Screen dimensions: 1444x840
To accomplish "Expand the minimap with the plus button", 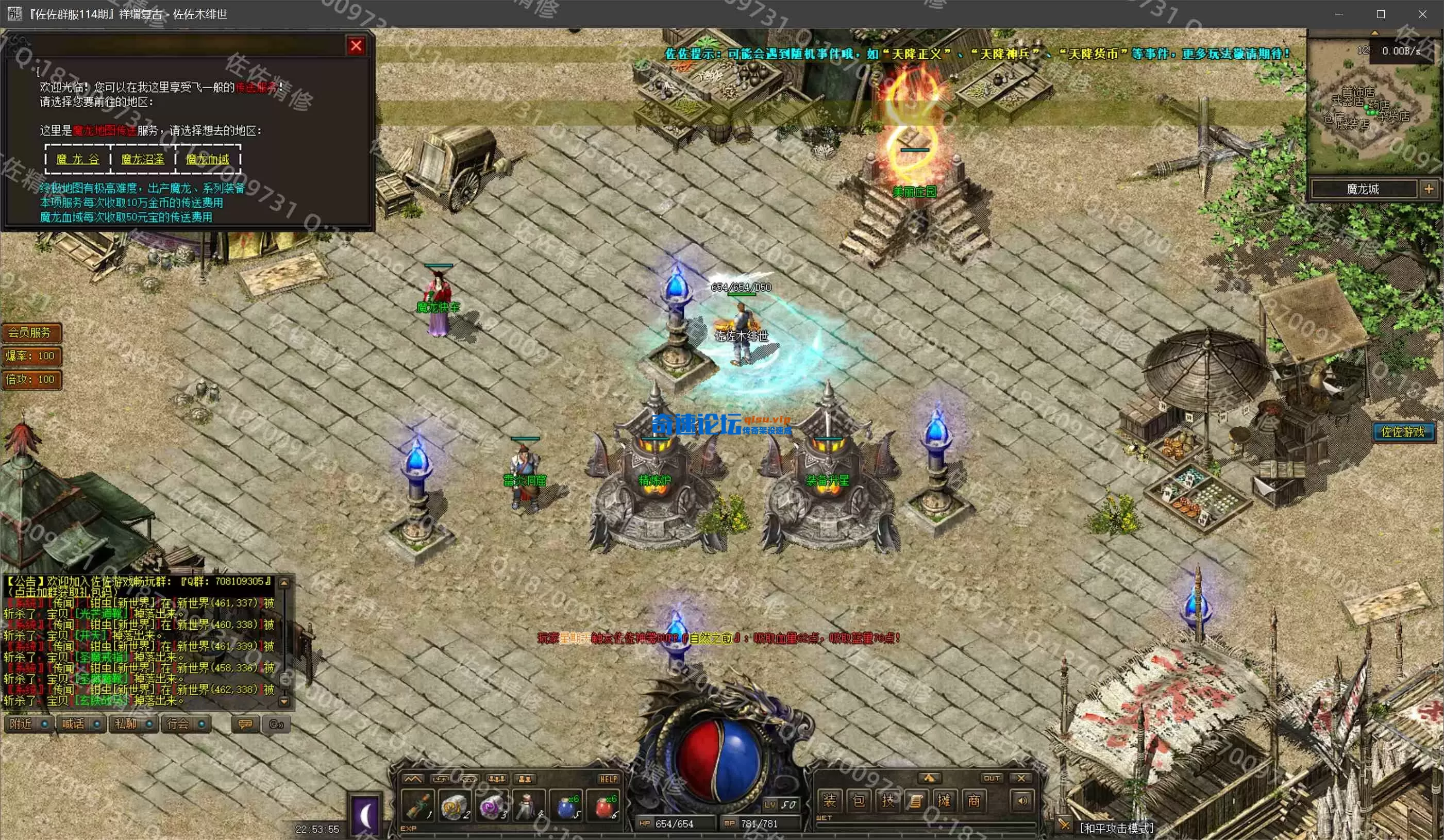I will point(1428,189).
